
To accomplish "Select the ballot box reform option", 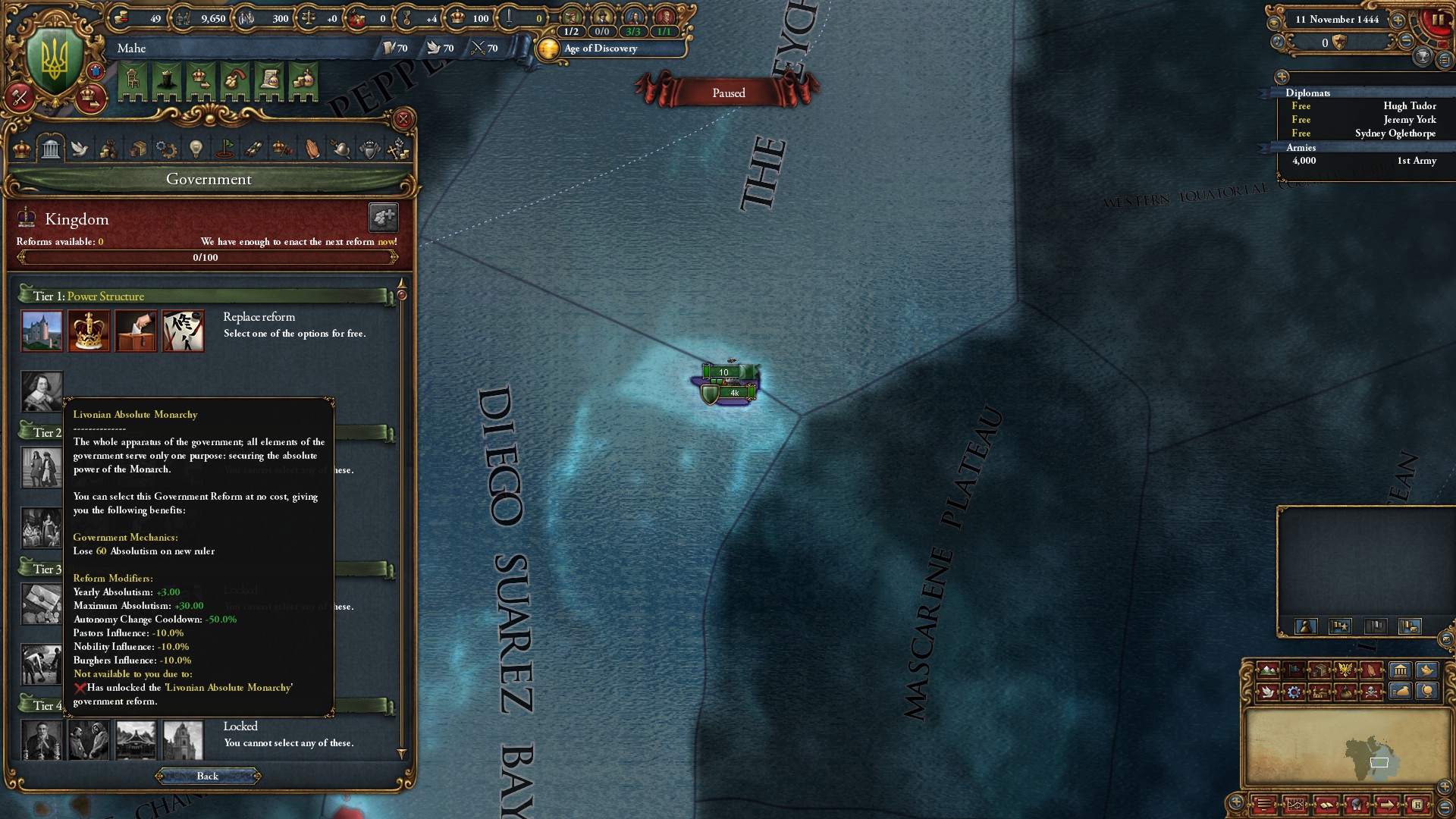I will 136,331.
